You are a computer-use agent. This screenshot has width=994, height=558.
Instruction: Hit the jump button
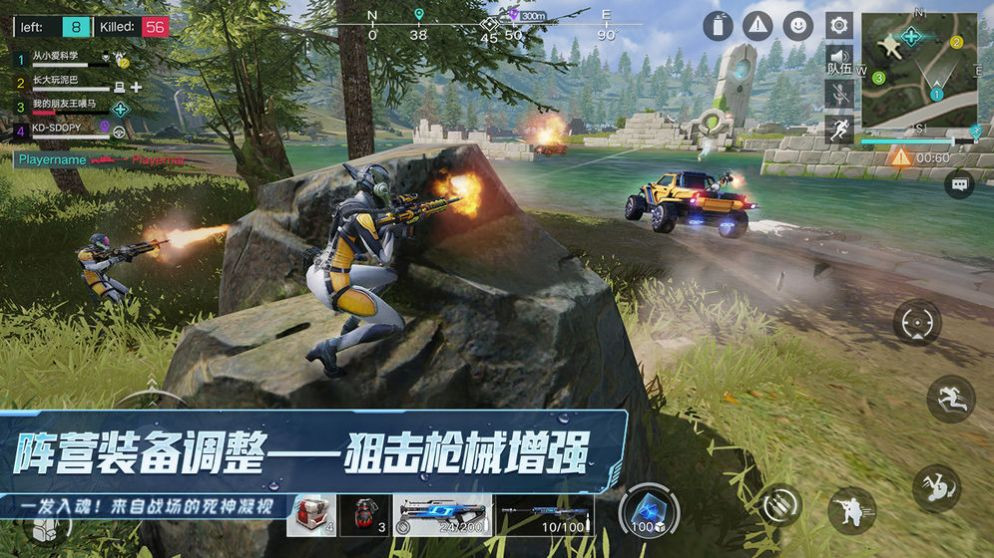[x=950, y=399]
